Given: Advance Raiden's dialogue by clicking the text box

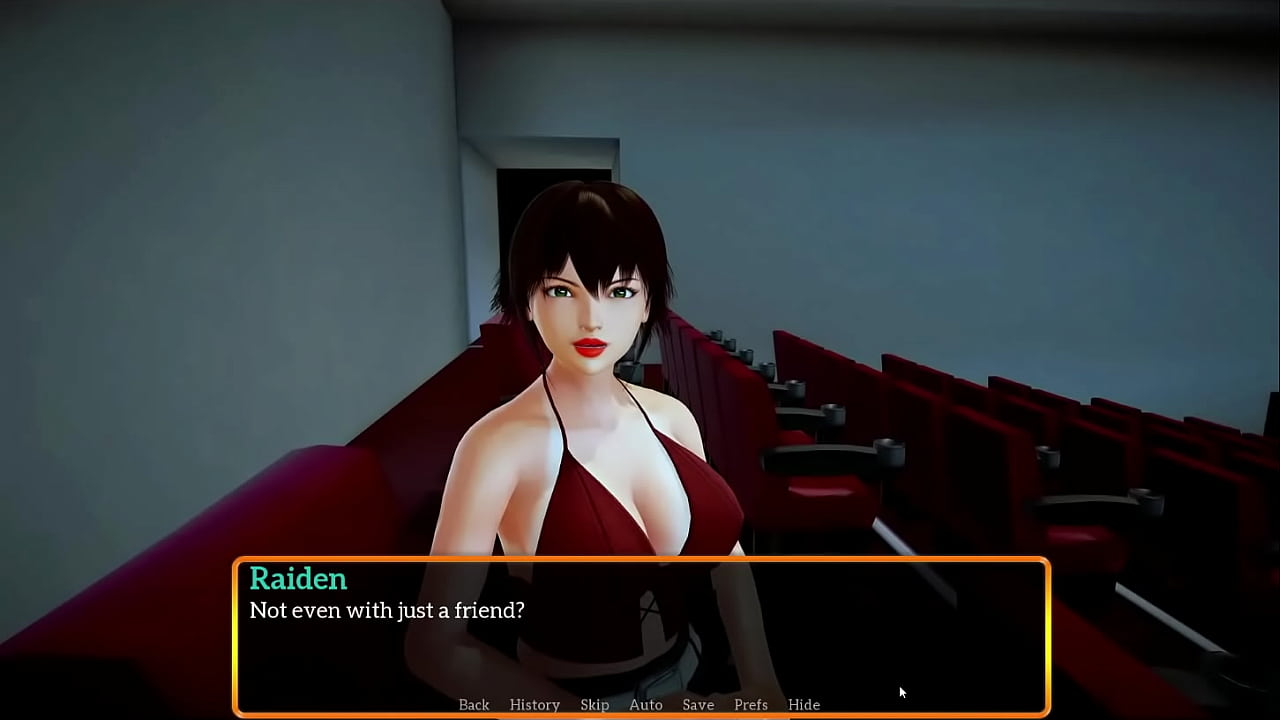Looking at the screenshot, I should (640, 640).
